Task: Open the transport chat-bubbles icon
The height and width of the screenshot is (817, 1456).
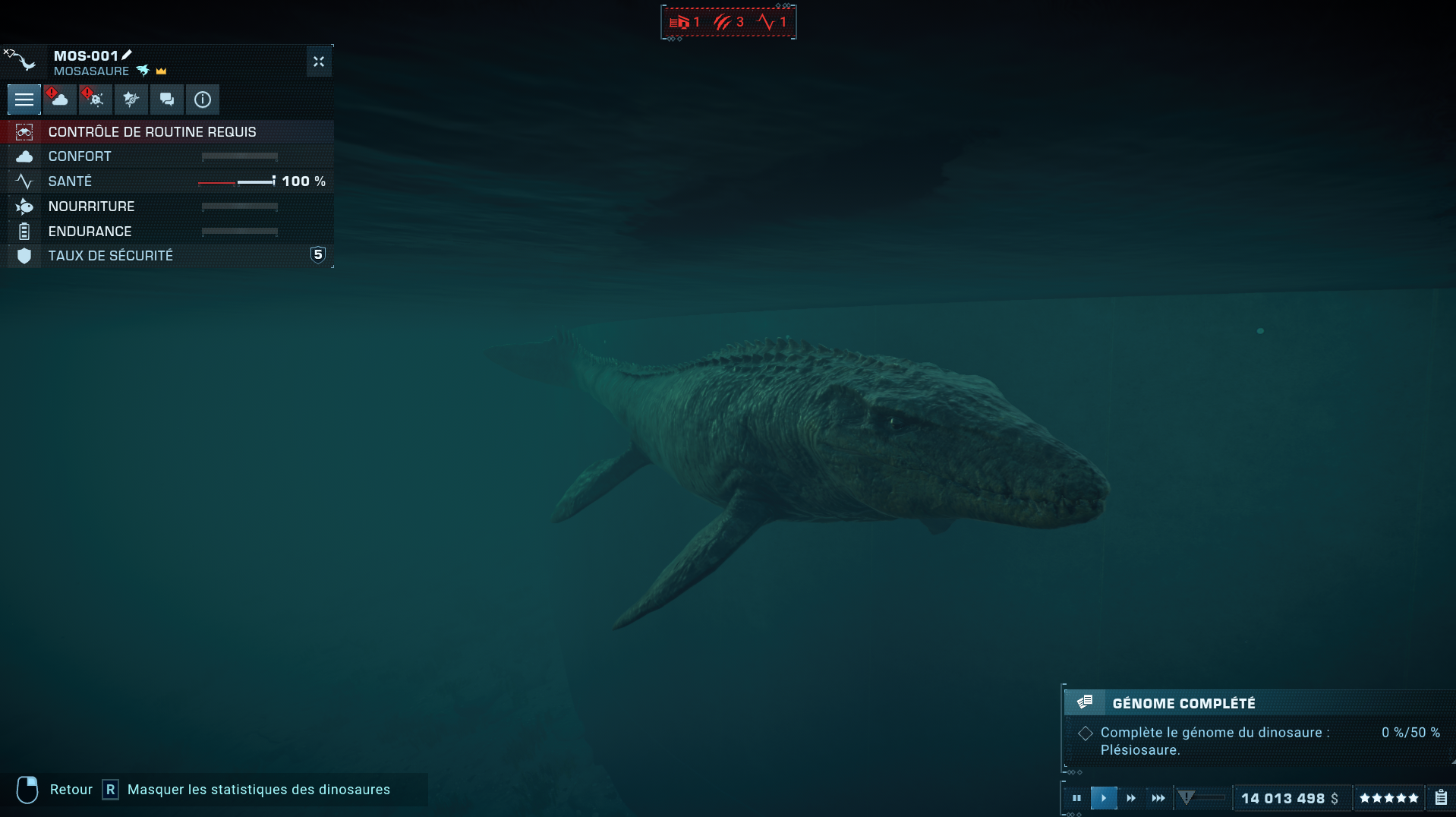Action: (167, 99)
